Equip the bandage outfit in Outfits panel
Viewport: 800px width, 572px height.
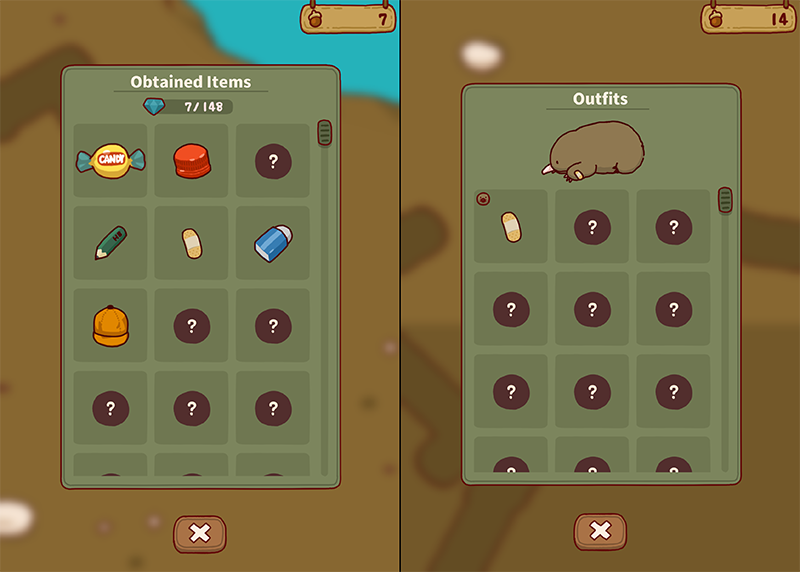coord(510,227)
